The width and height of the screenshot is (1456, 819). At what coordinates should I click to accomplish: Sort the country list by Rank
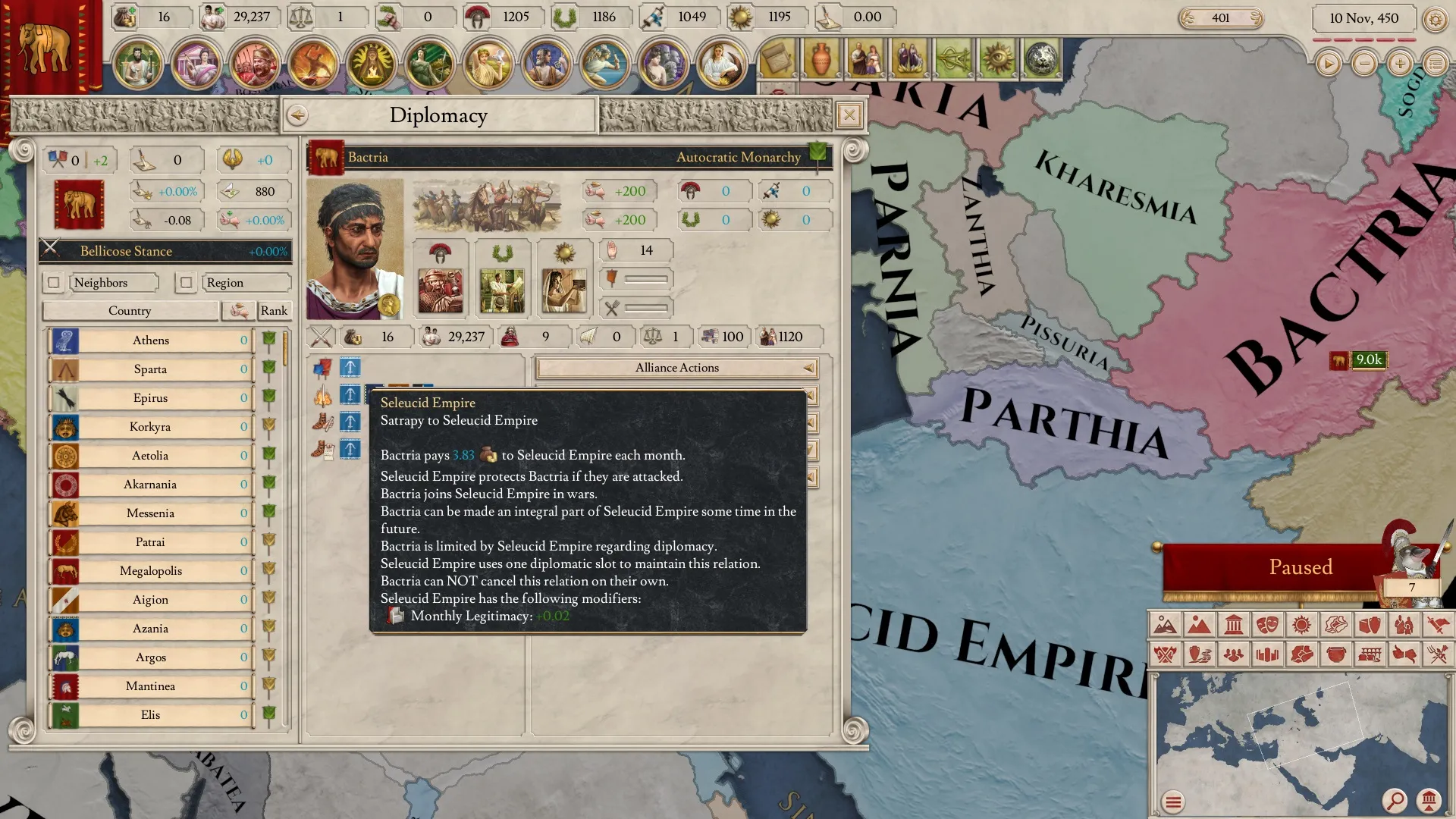click(274, 311)
